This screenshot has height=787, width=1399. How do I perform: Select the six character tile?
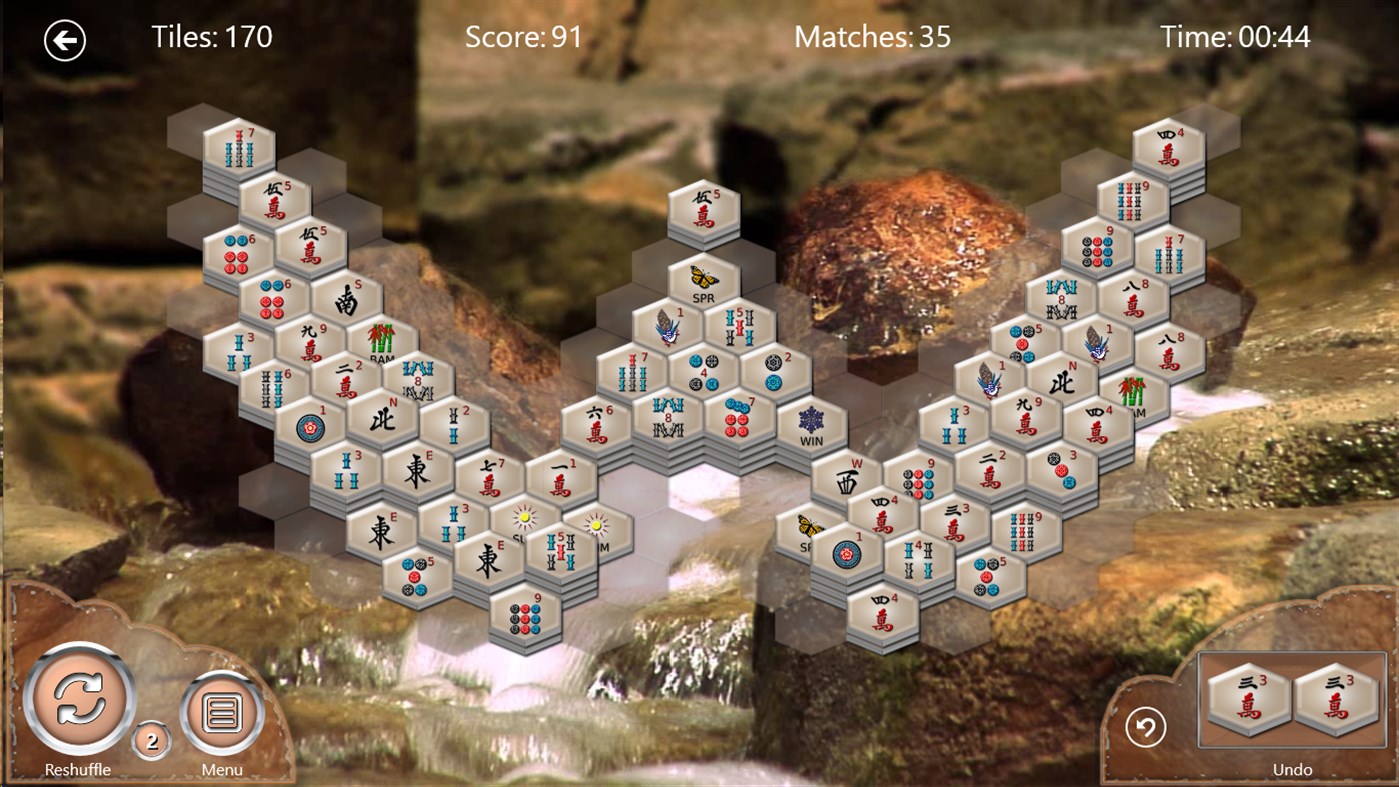(596, 424)
